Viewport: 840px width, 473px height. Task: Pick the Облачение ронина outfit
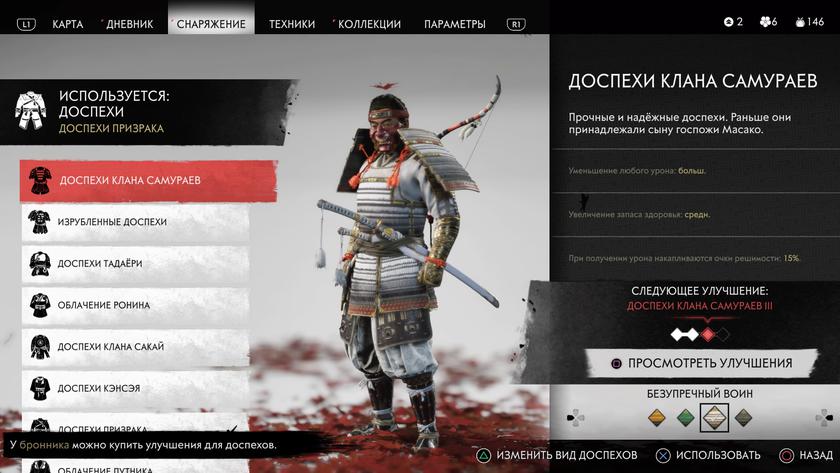coord(135,305)
